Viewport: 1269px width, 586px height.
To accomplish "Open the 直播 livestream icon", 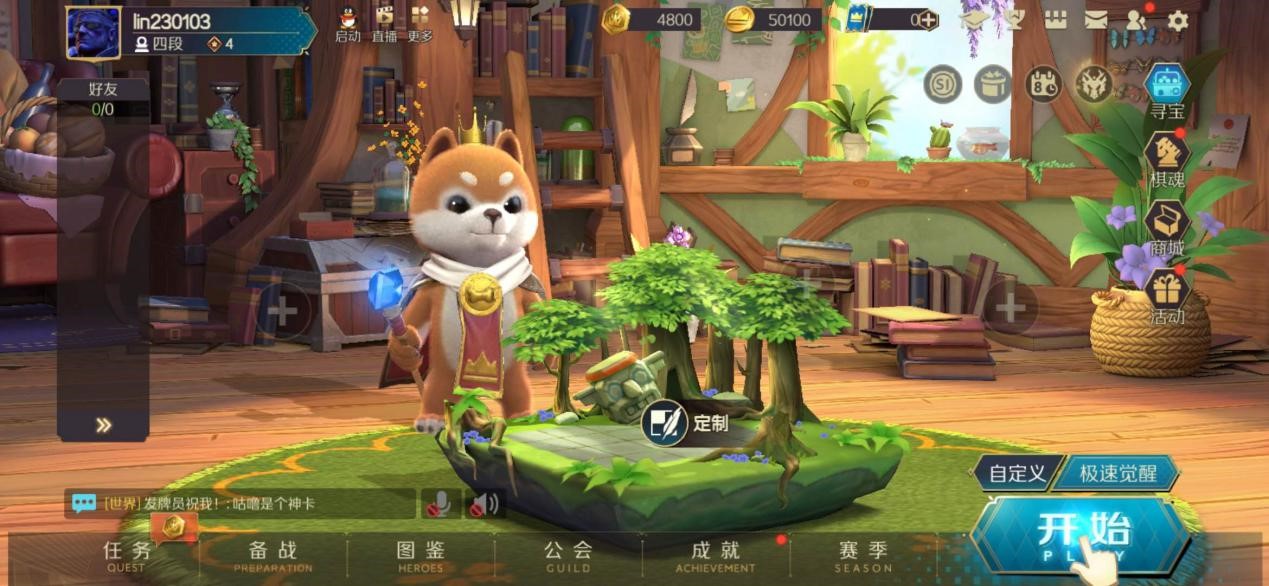I will click(384, 23).
